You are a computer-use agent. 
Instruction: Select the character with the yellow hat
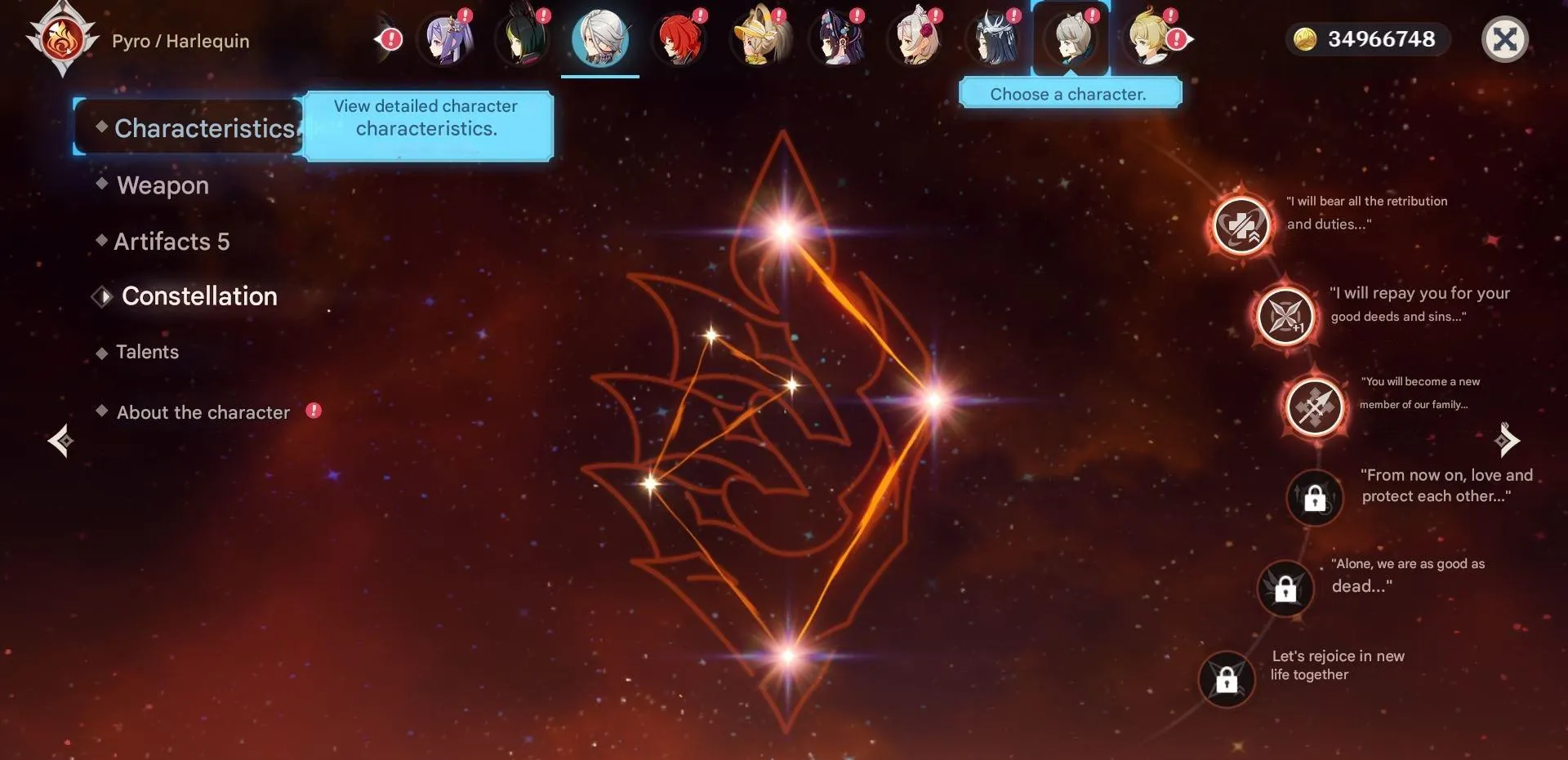(758, 39)
